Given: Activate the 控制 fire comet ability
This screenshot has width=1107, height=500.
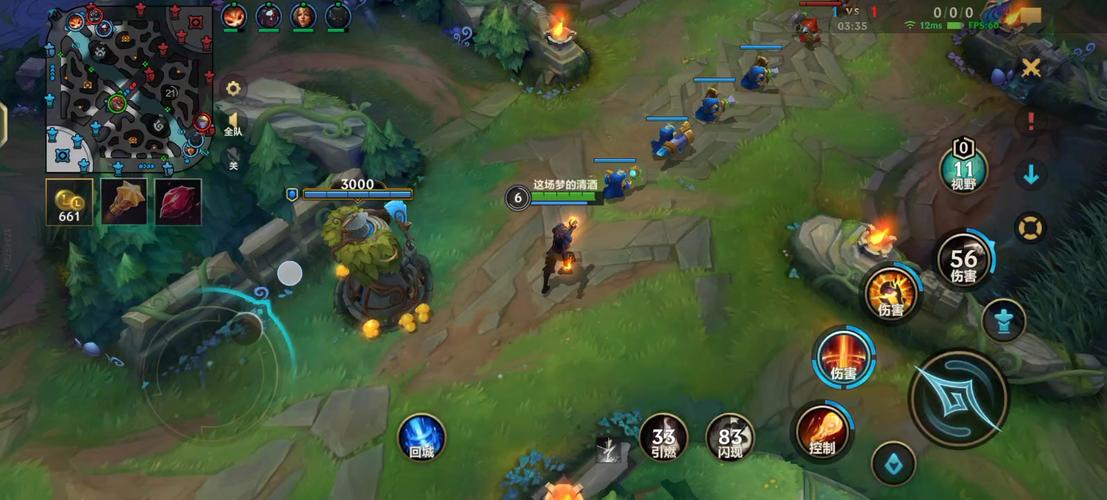Looking at the screenshot, I should pyautogui.click(x=823, y=432).
